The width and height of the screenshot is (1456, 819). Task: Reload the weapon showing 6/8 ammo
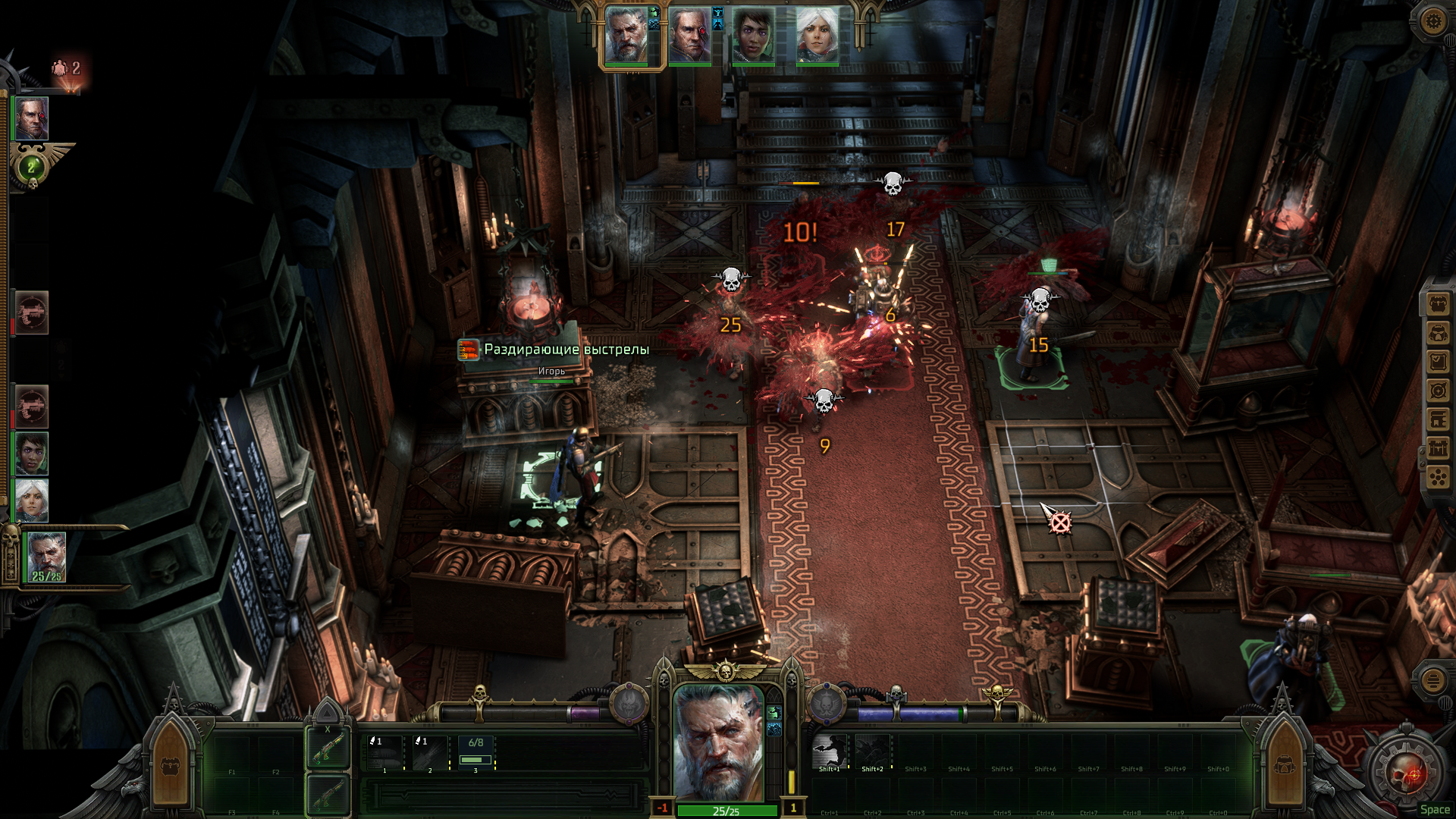point(475,752)
